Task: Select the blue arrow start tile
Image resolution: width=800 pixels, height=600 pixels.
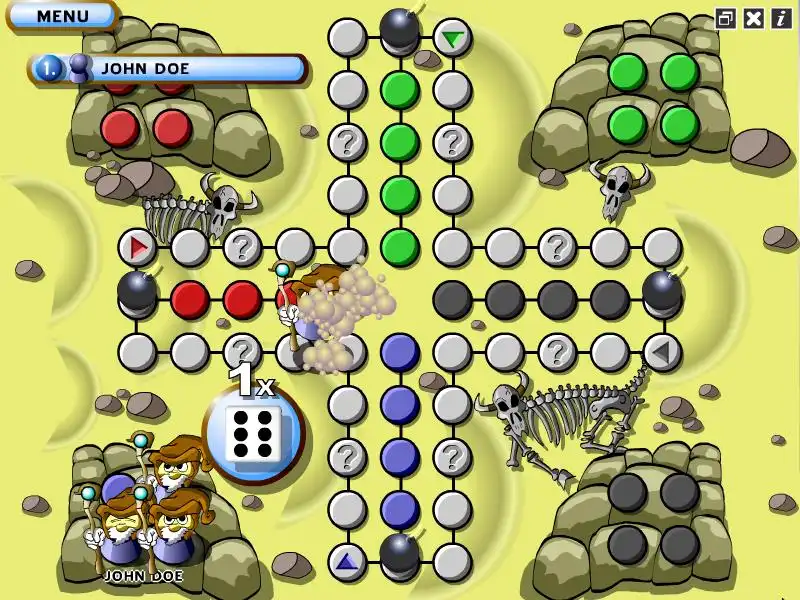Action: pyautogui.click(x=347, y=561)
